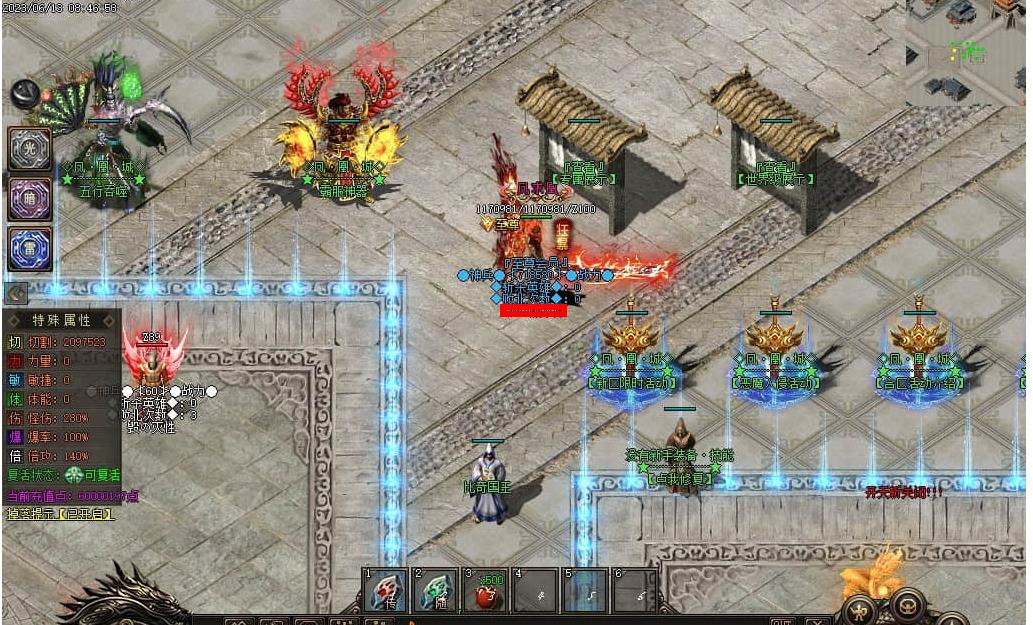Screen dimensions: 1033x625
Task: Activate the 暗 (dark) element skill button
Action: pos(30,198)
